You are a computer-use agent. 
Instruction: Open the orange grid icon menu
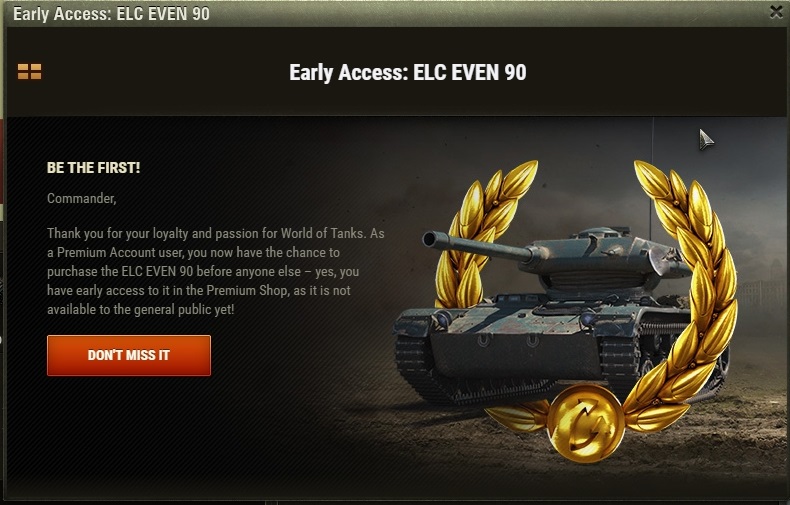coord(29,72)
